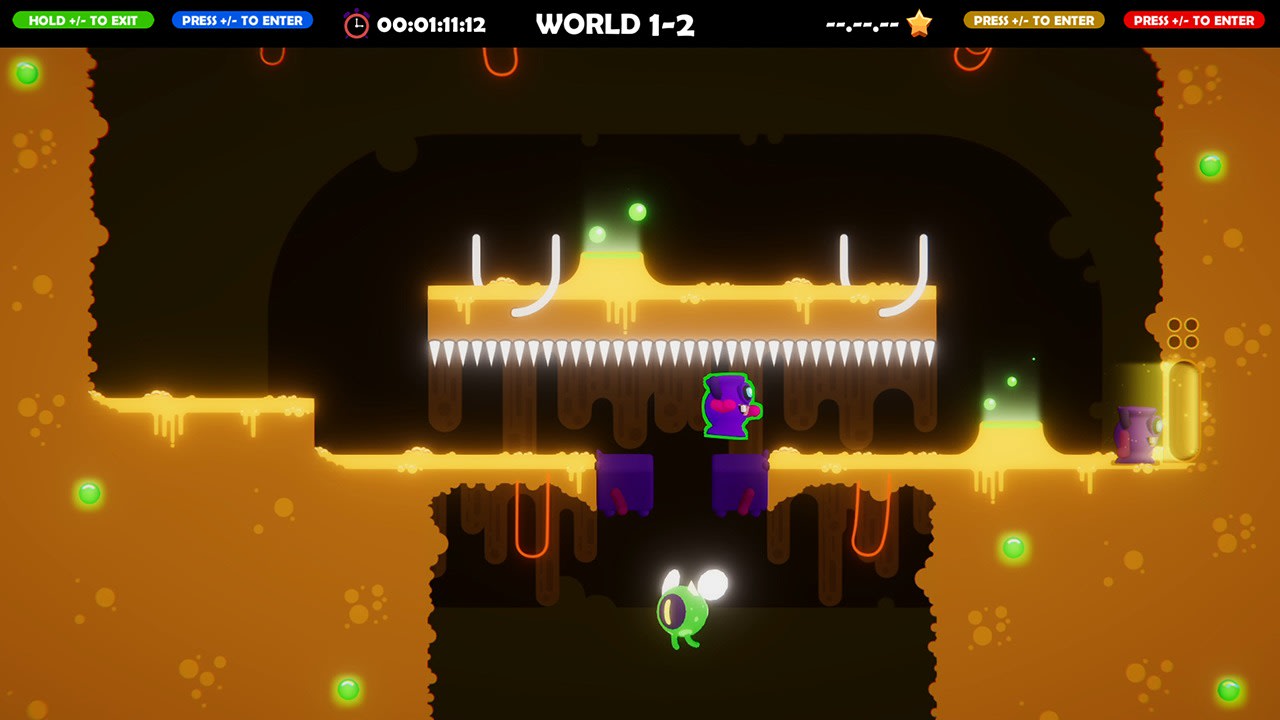The height and width of the screenshot is (720, 1280).
Task: Toggle the blue PRESS +/- TO ENTER badge
Action: [241, 19]
